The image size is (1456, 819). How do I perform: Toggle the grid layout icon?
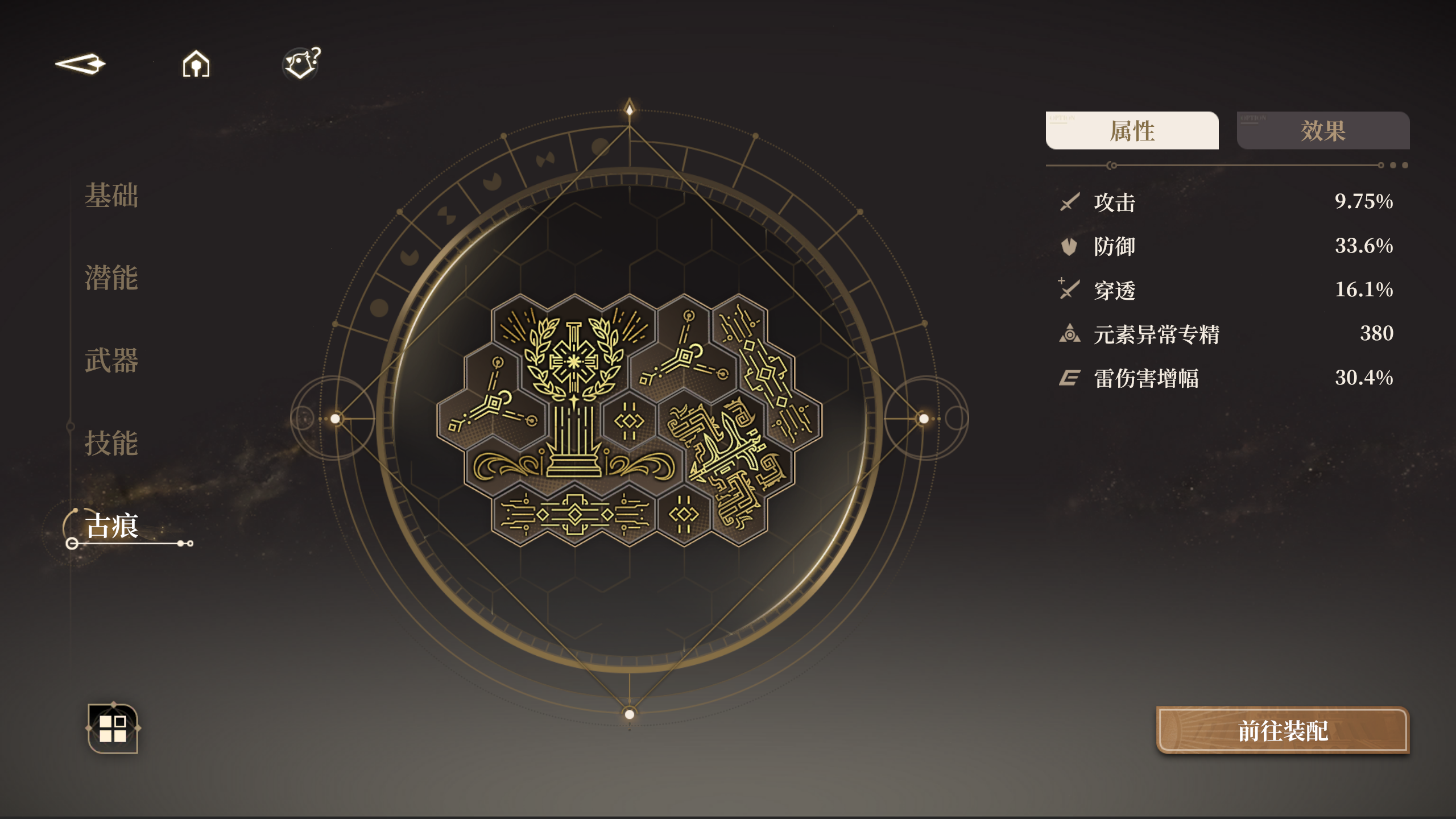[113, 729]
